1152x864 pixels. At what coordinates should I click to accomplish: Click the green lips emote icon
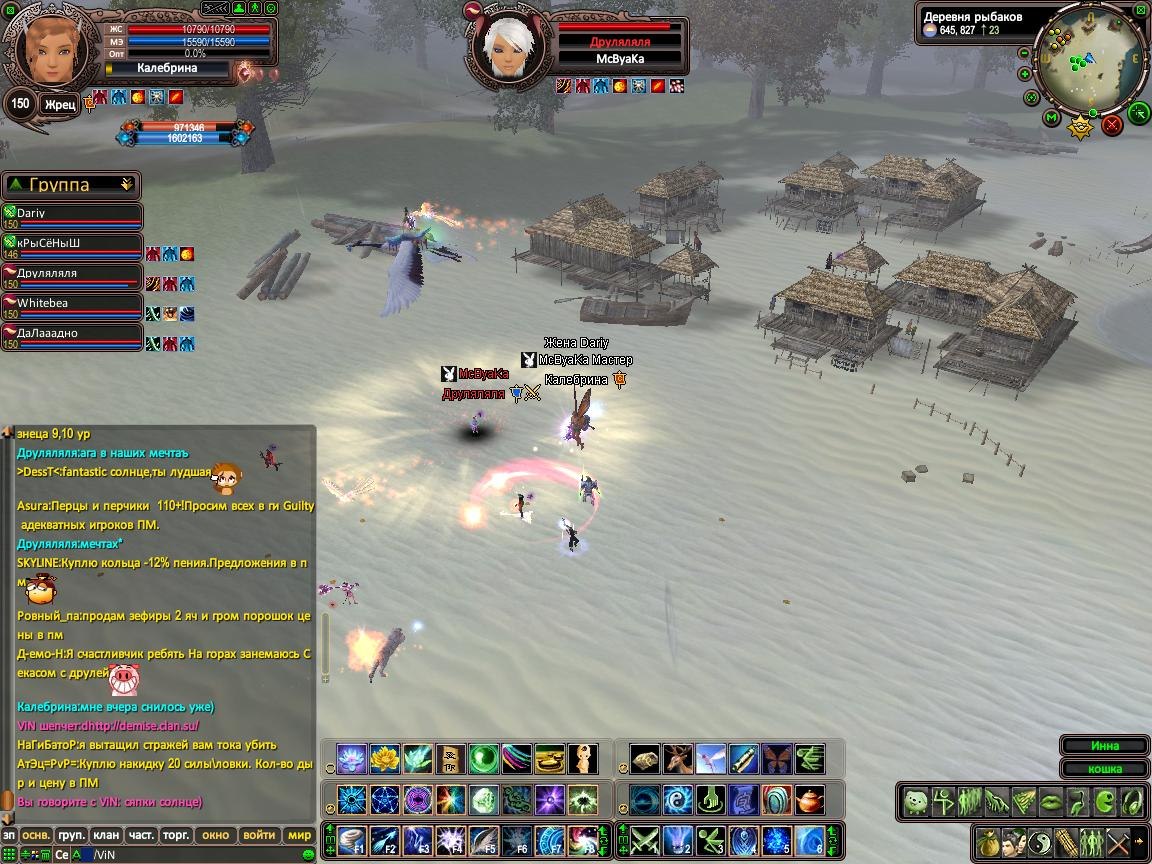pos(1050,802)
